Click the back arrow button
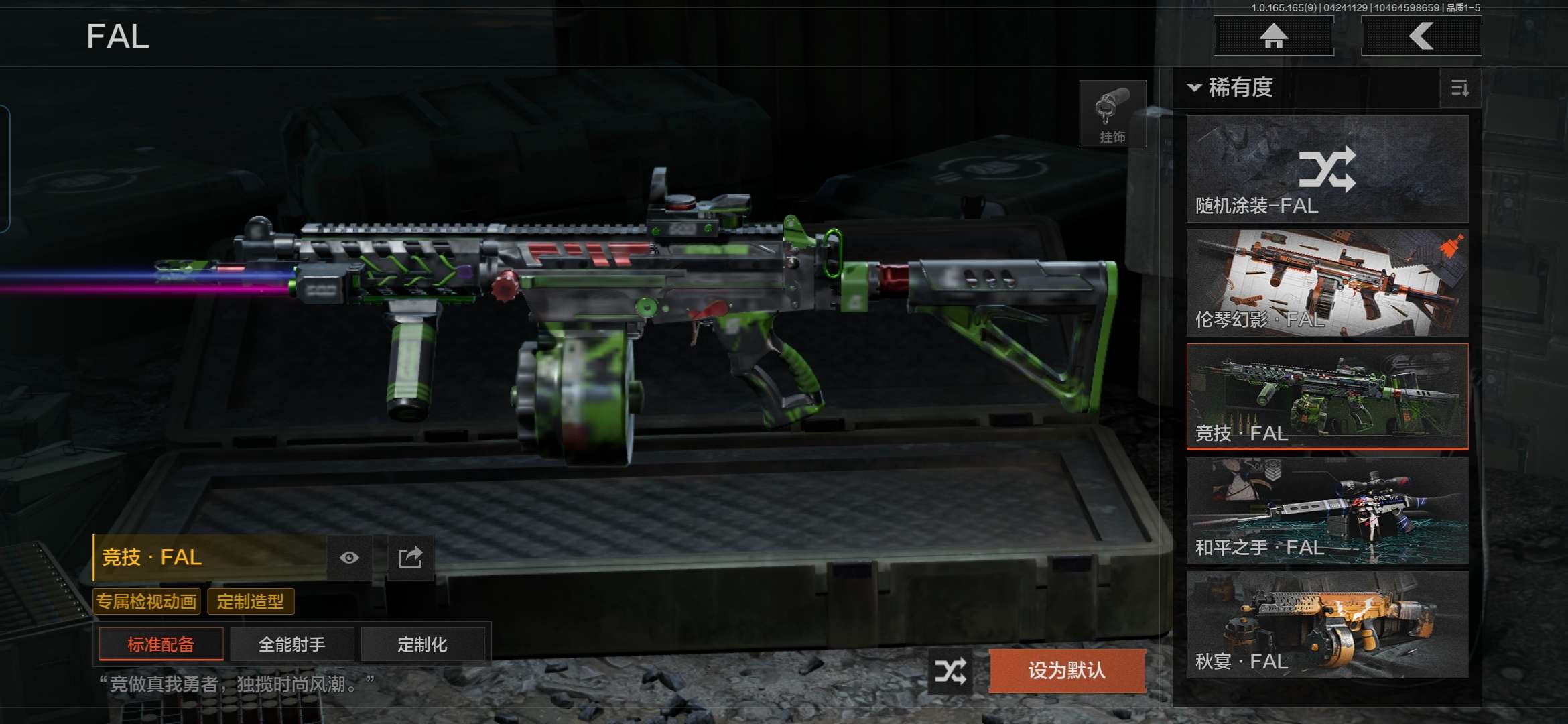Screen dimensions: 1568x724 (1421, 36)
